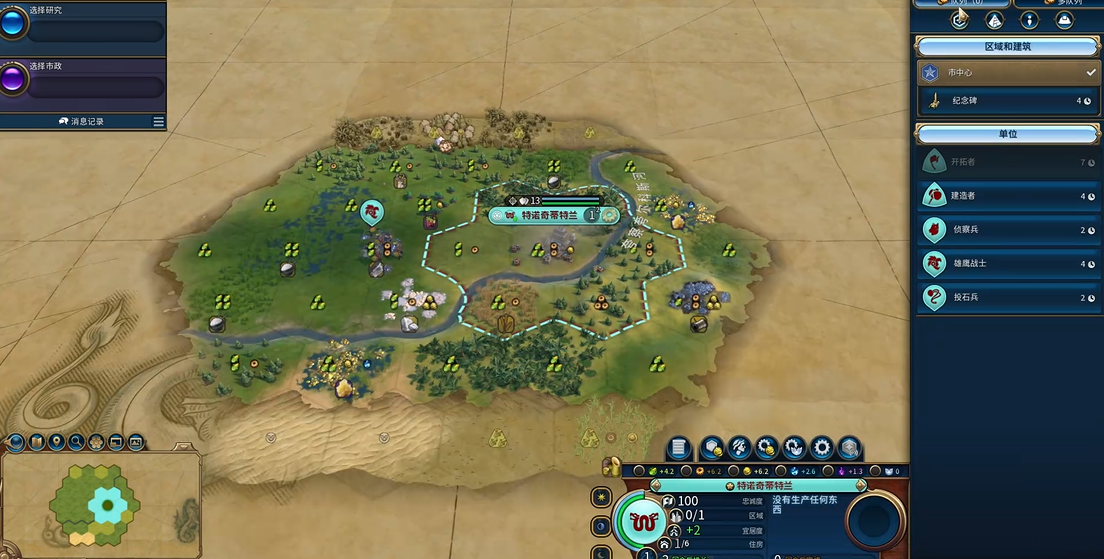
Task: Open the message log menu icon
Action: click(x=158, y=122)
